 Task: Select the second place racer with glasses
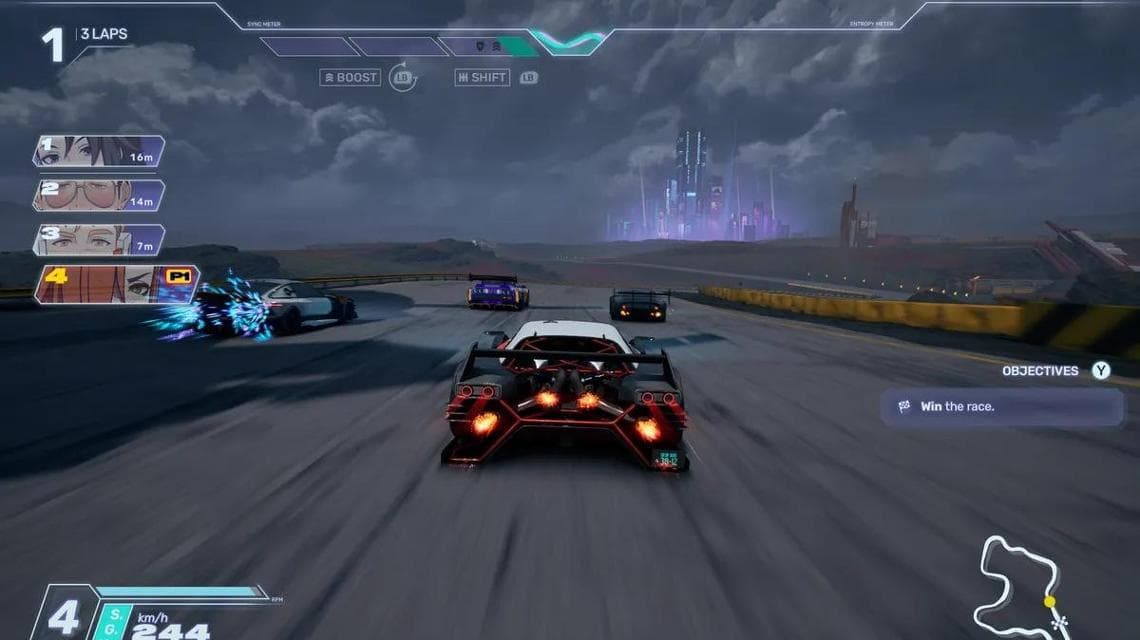(x=97, y=195)
